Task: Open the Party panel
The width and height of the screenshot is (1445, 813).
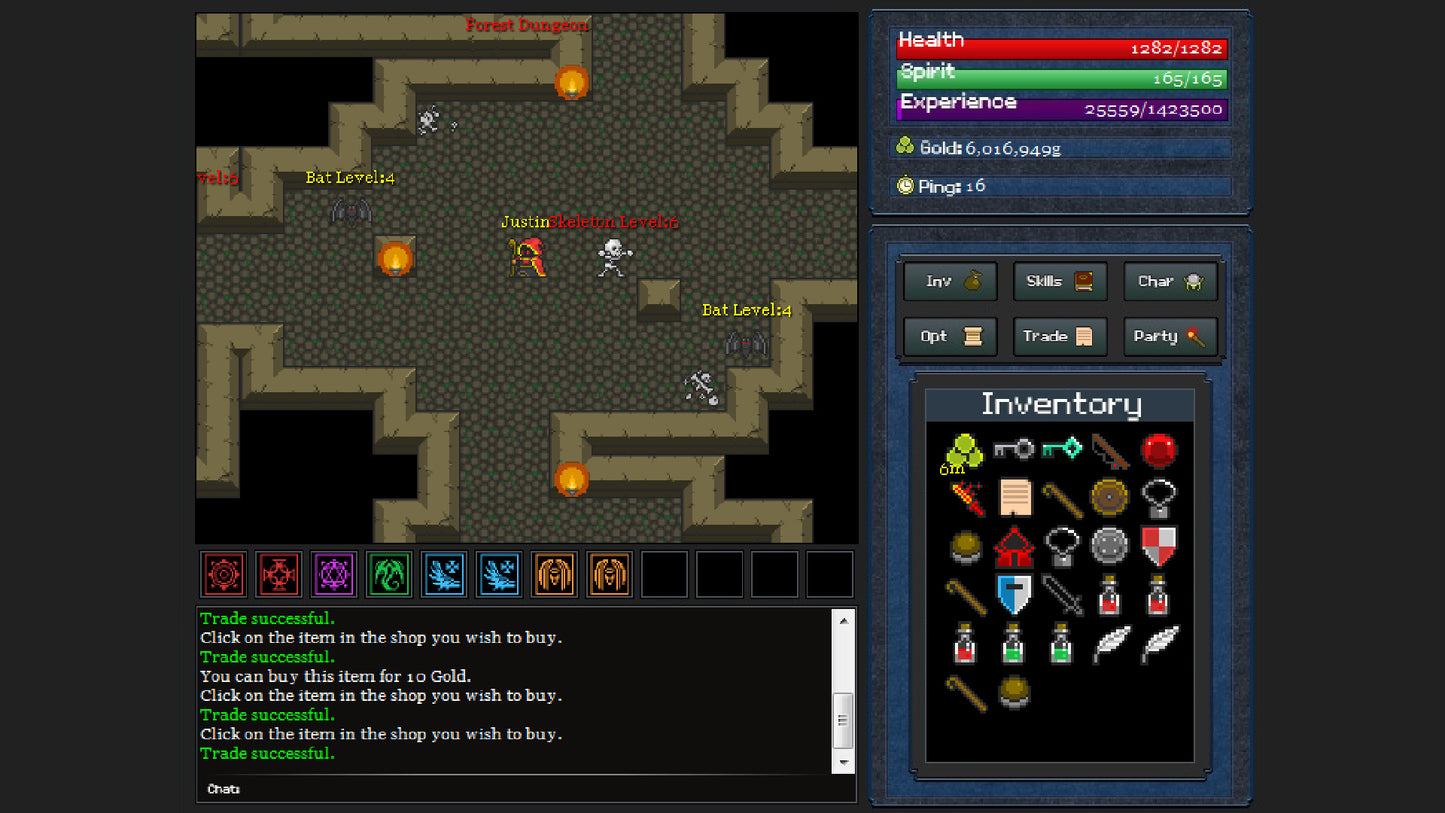Action: (x=1170, y=337)
